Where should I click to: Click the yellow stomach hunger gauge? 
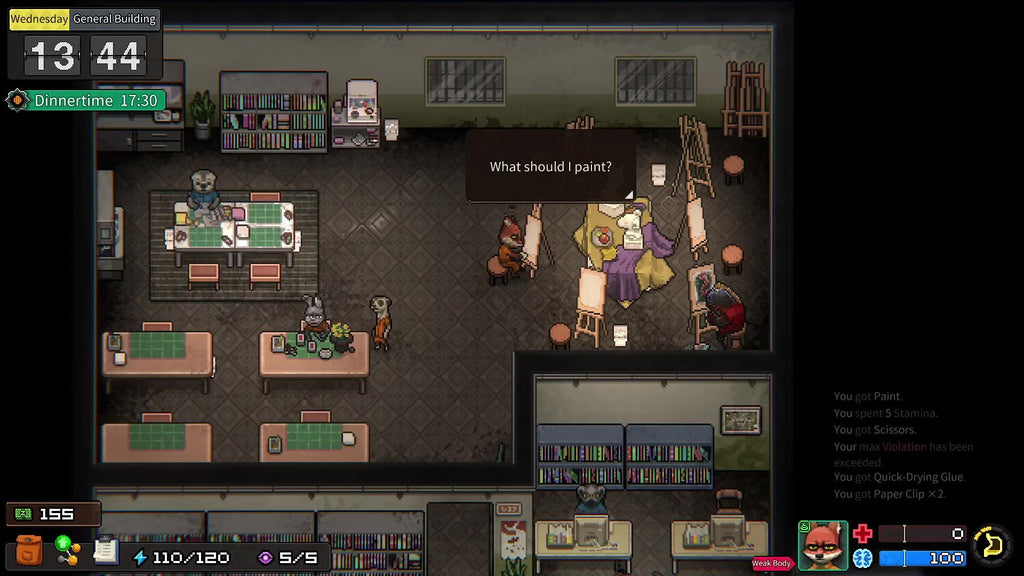coord(992,545)
